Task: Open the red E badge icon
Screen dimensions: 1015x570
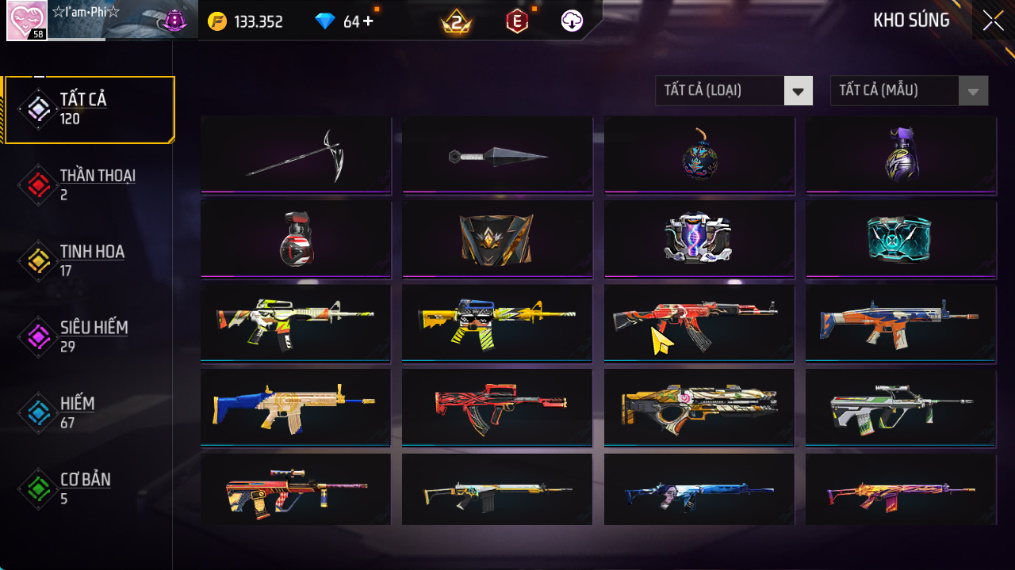Action: pos(517,21)
